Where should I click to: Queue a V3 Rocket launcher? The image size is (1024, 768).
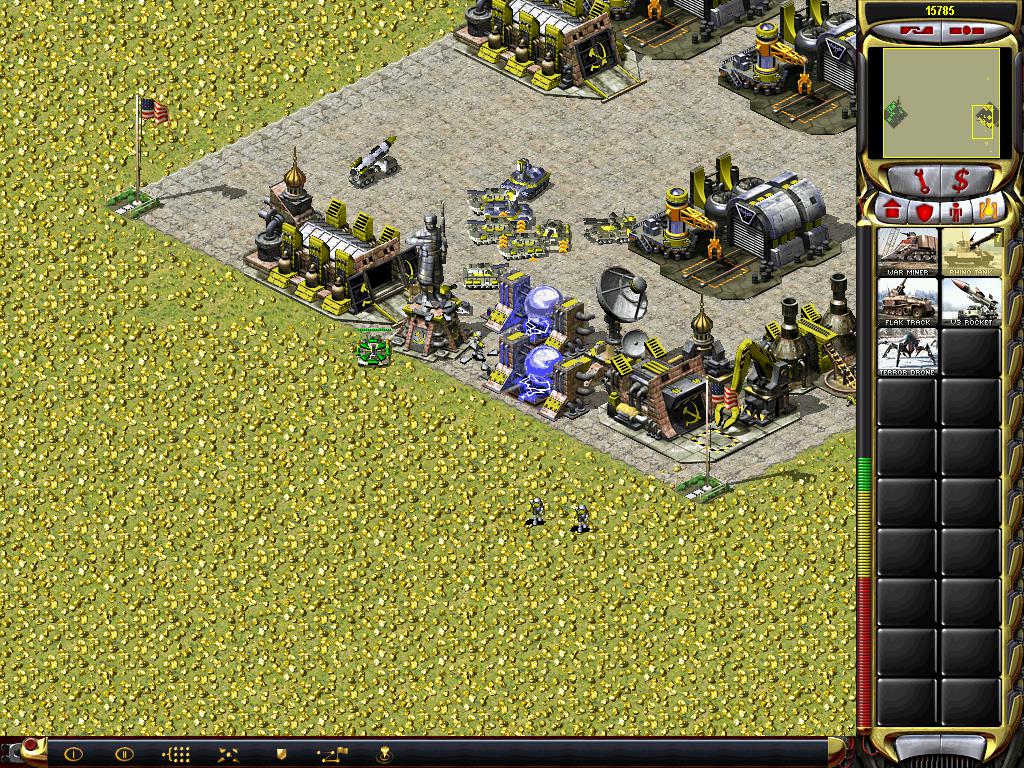[971, 302]
